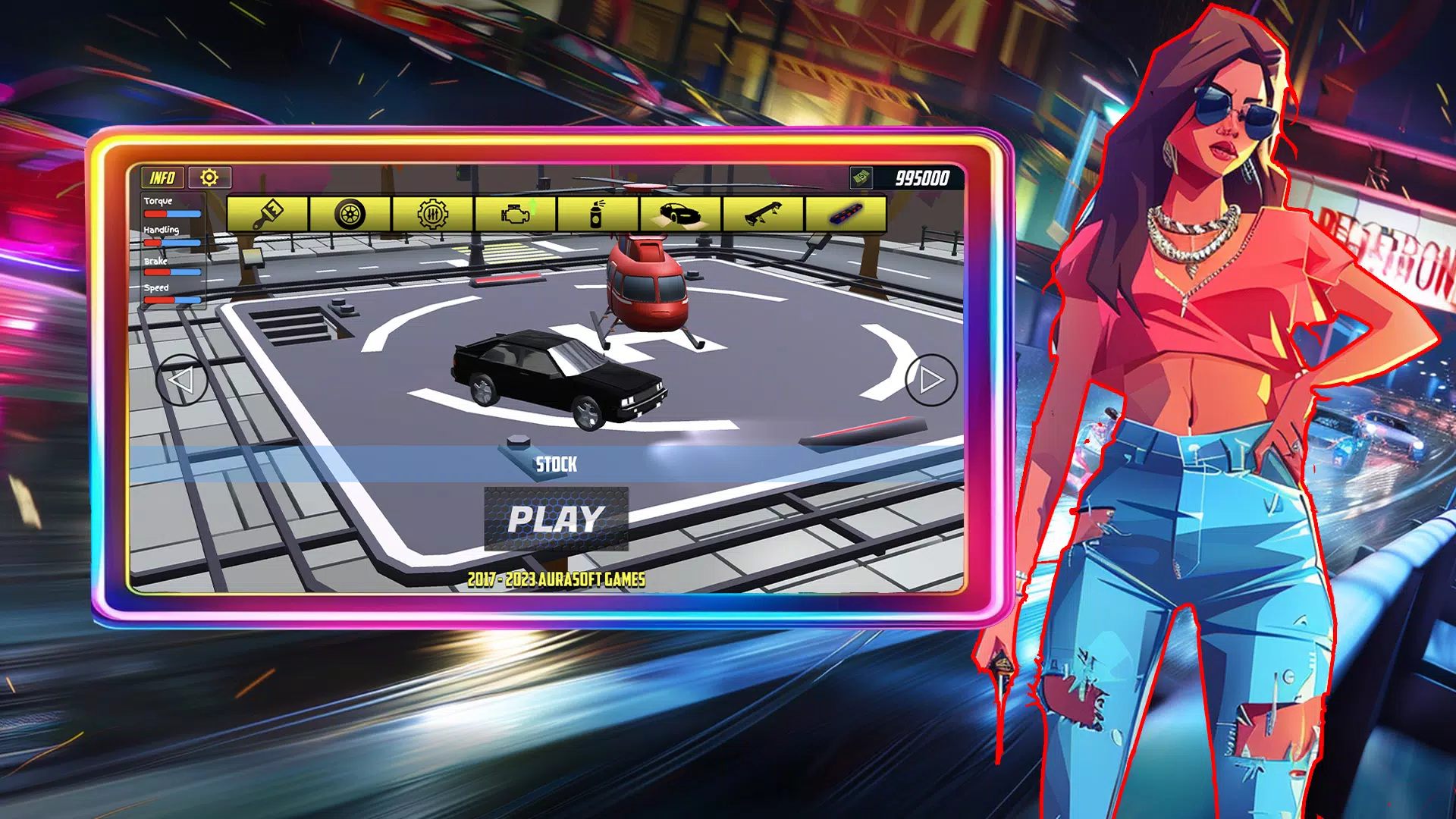Select the spray can decal tool
This screenshot has width=1456, height=819.
(596, 215)
